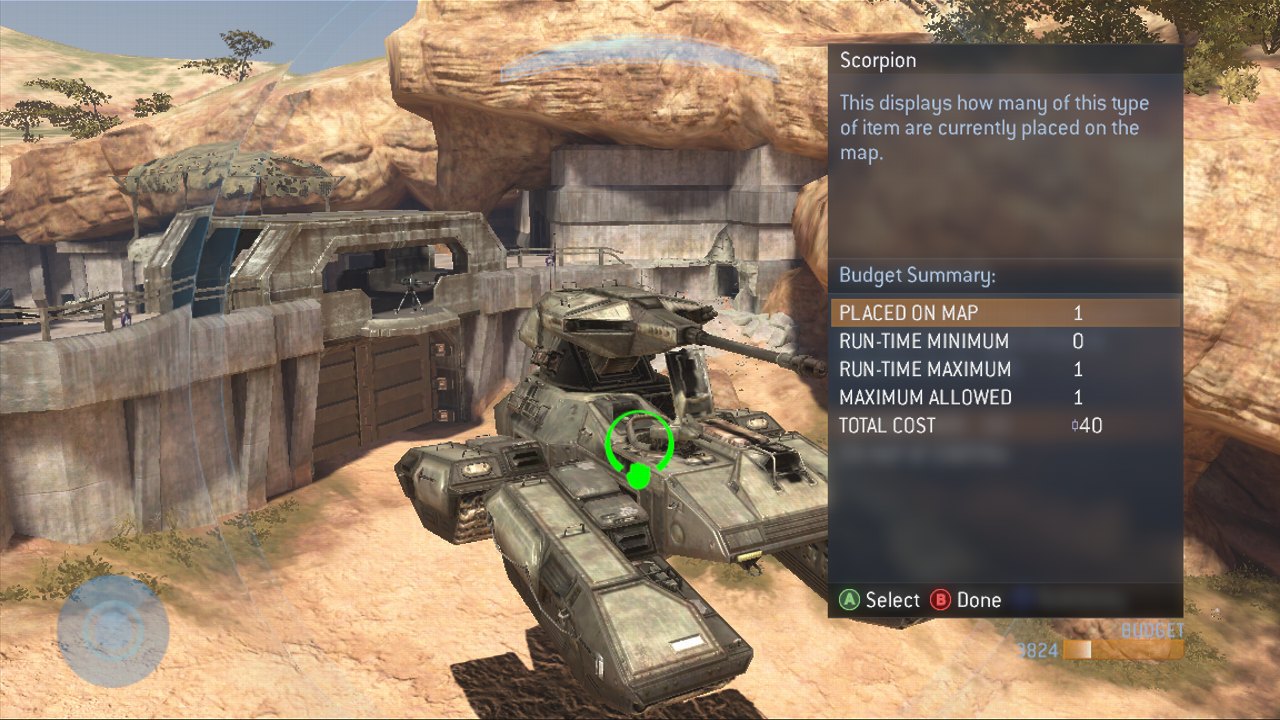
Task: Pick the MAXIMUM ALLOWED row
Action: 1004,397
